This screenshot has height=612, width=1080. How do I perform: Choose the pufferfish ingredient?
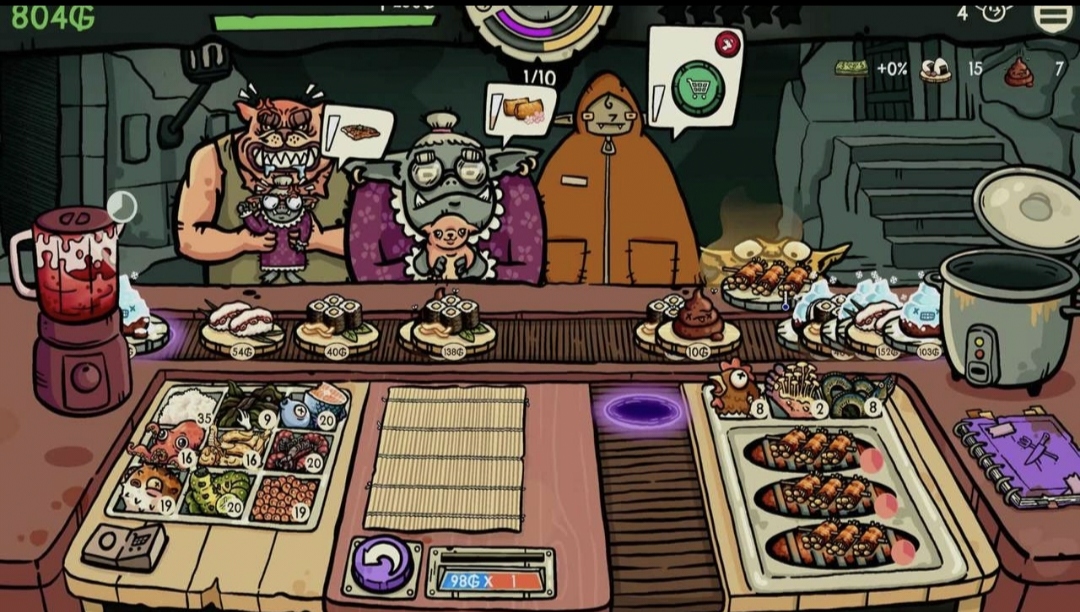pyautogui.click(x=152, y=489)
